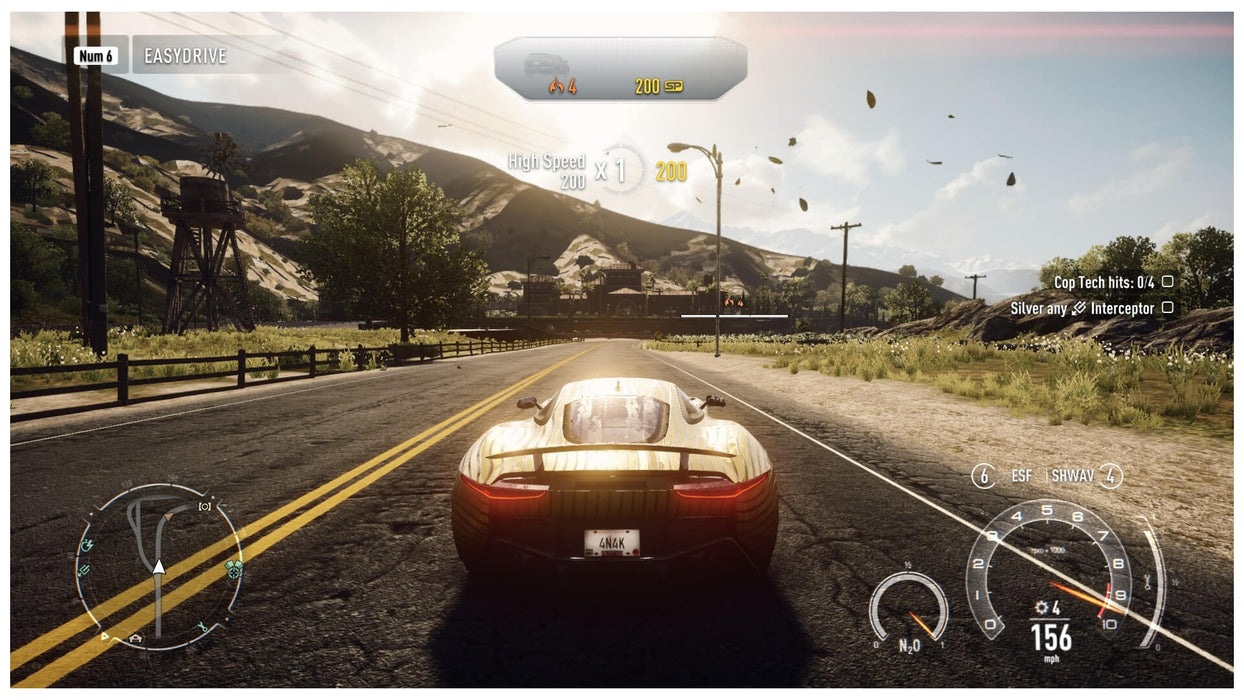
Task: Open the EasyDrive menu
Action: tap(185, 56)
